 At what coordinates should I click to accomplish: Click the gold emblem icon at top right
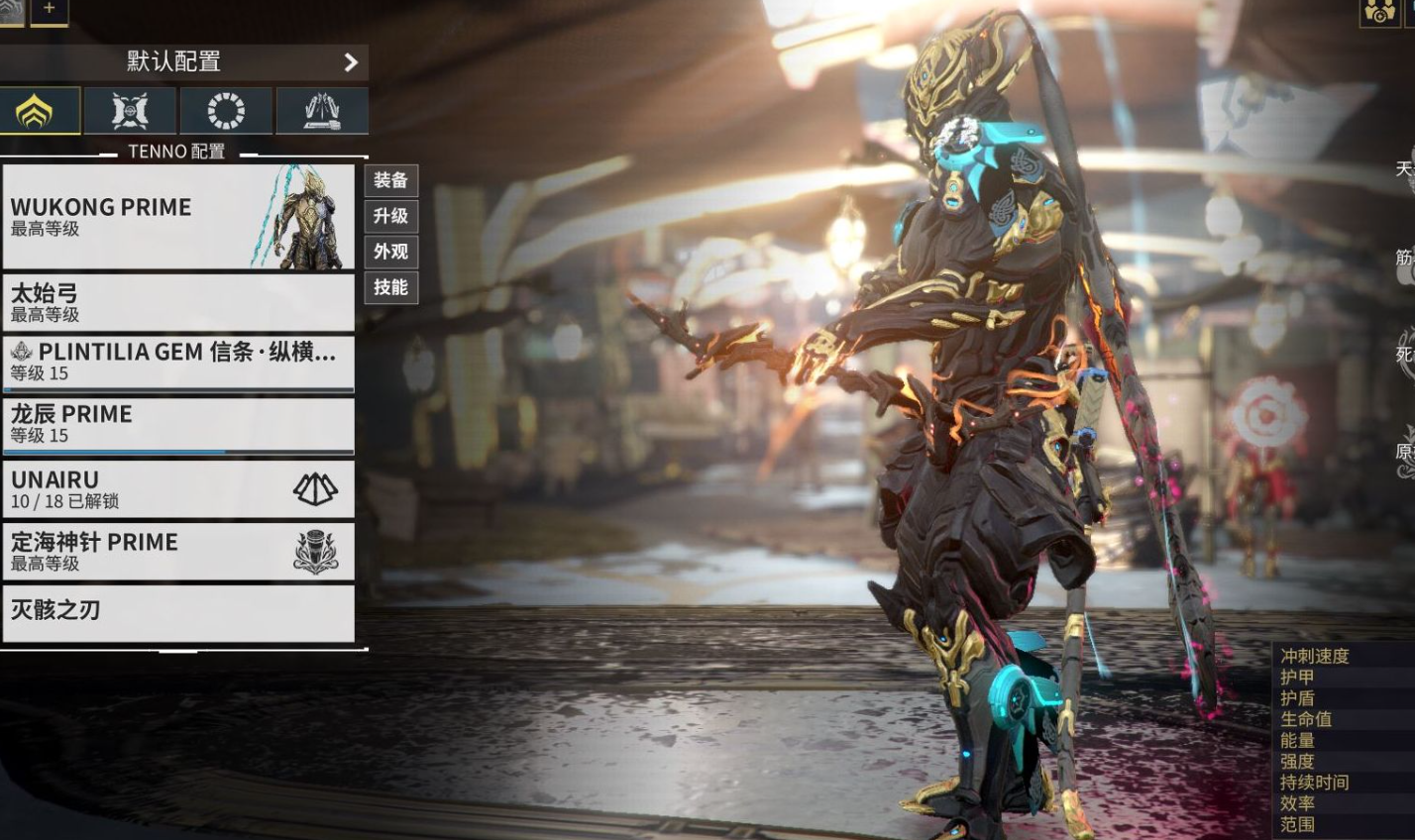1378,12
